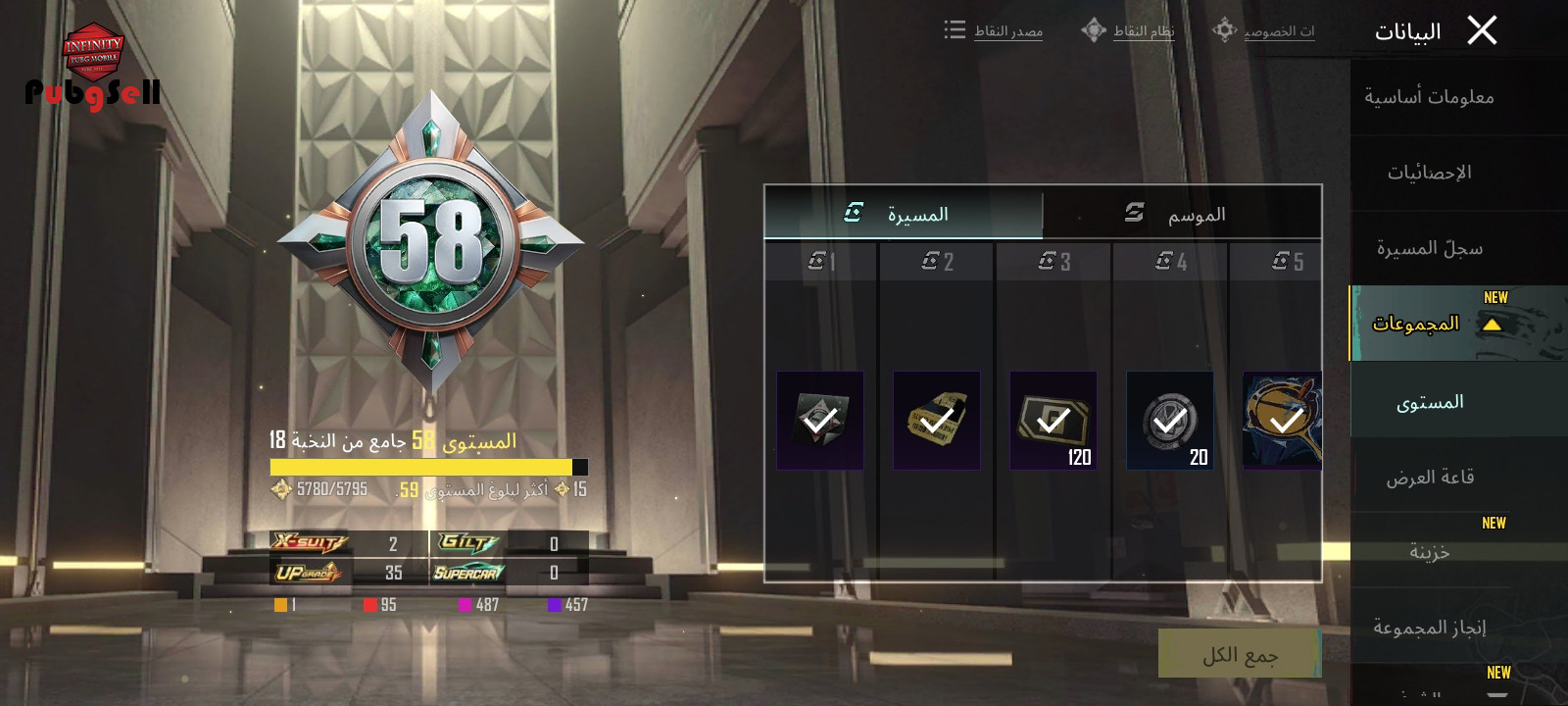The width and height of the screenshot is (1568, 706).
Task: Select the level 2 gold crate reward
Action: 937,420
